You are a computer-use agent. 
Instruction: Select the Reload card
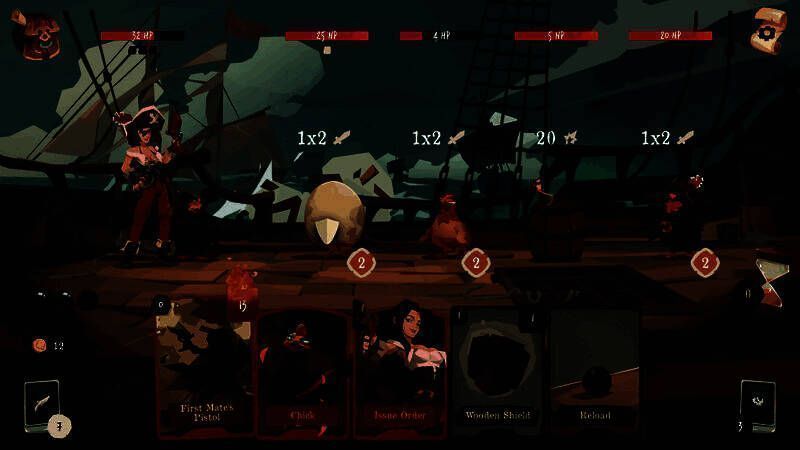click(594, 370)
